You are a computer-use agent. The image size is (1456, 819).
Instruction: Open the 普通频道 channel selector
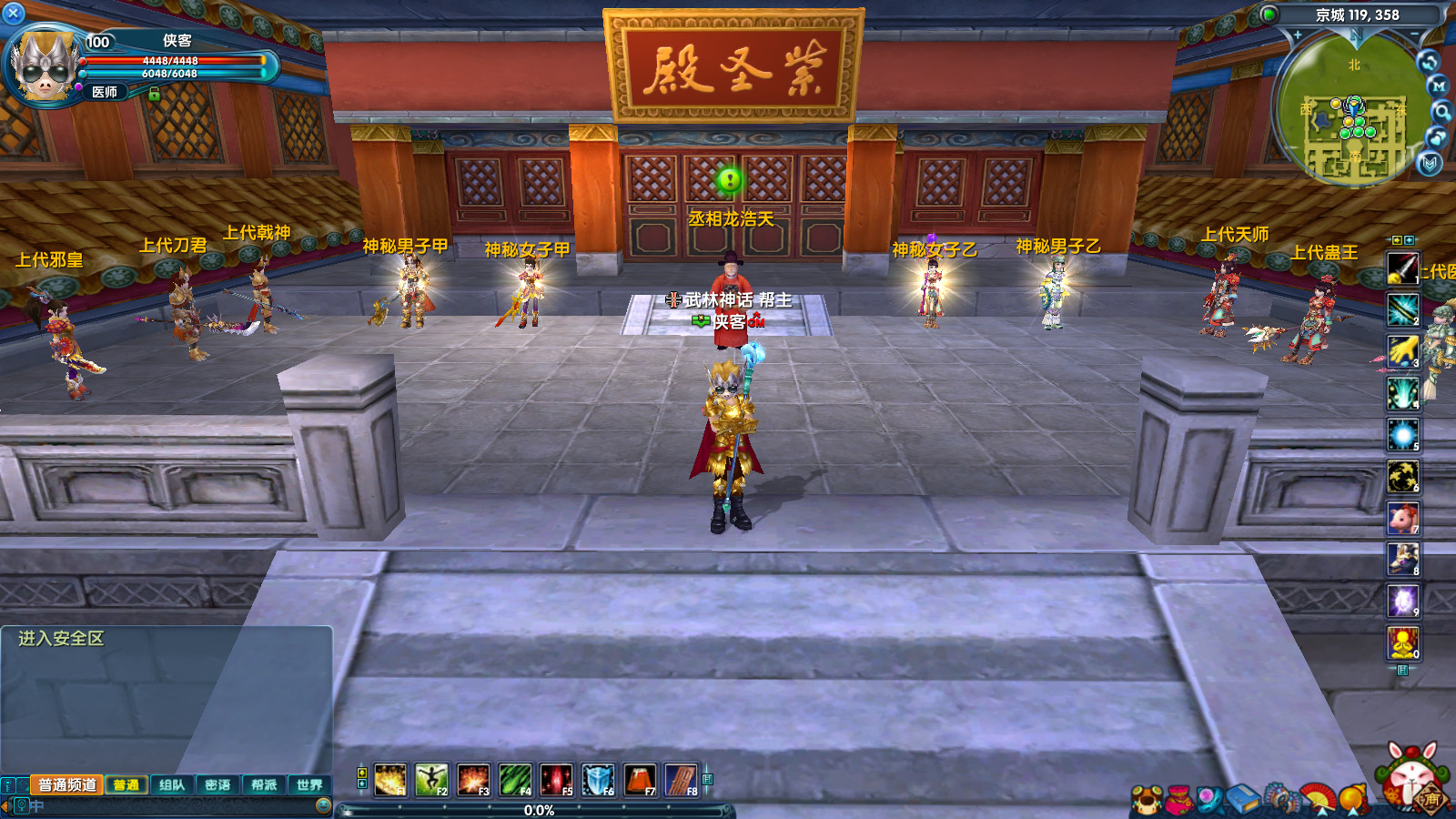coord(67,785)
